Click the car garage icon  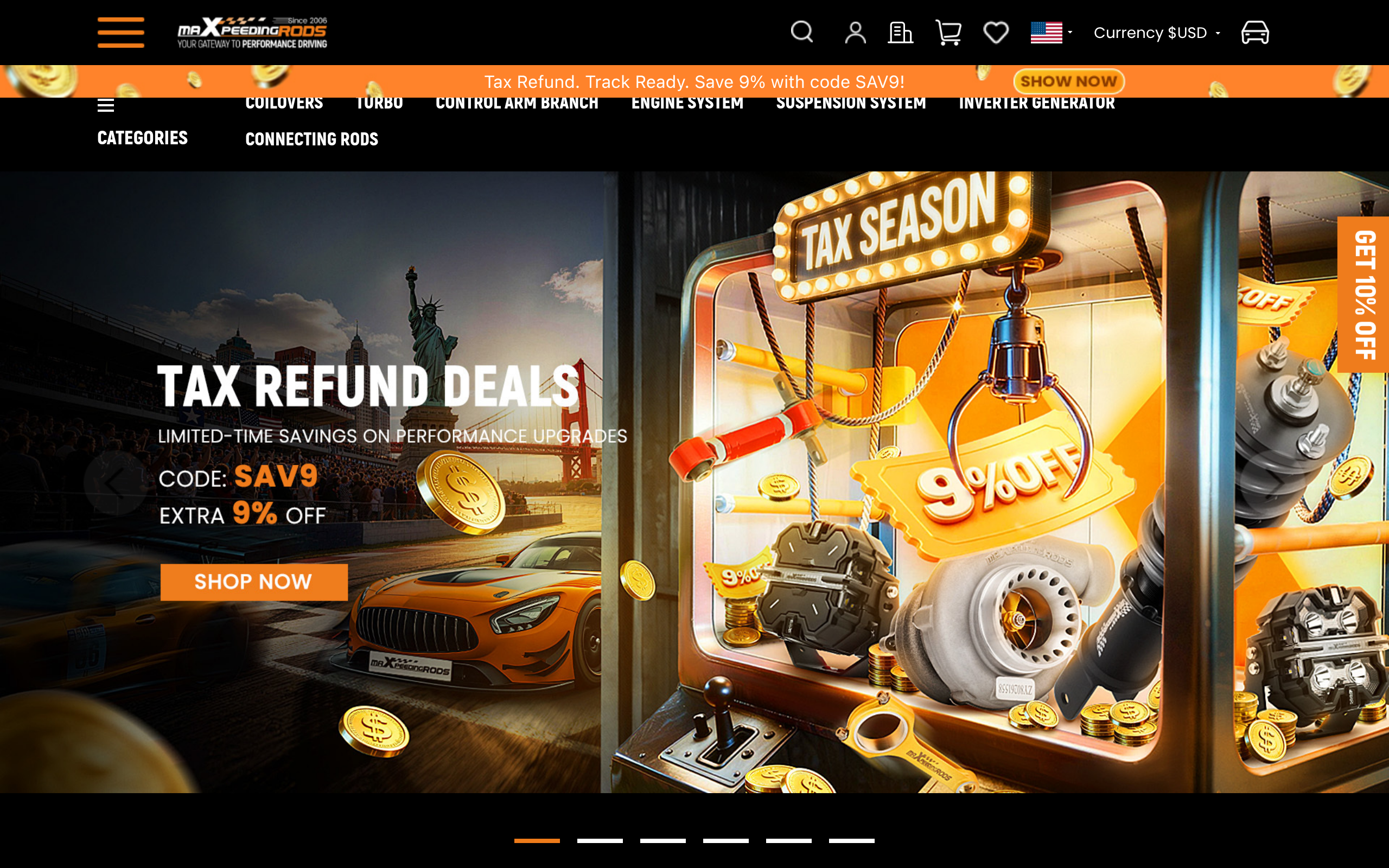(1254, 32)
